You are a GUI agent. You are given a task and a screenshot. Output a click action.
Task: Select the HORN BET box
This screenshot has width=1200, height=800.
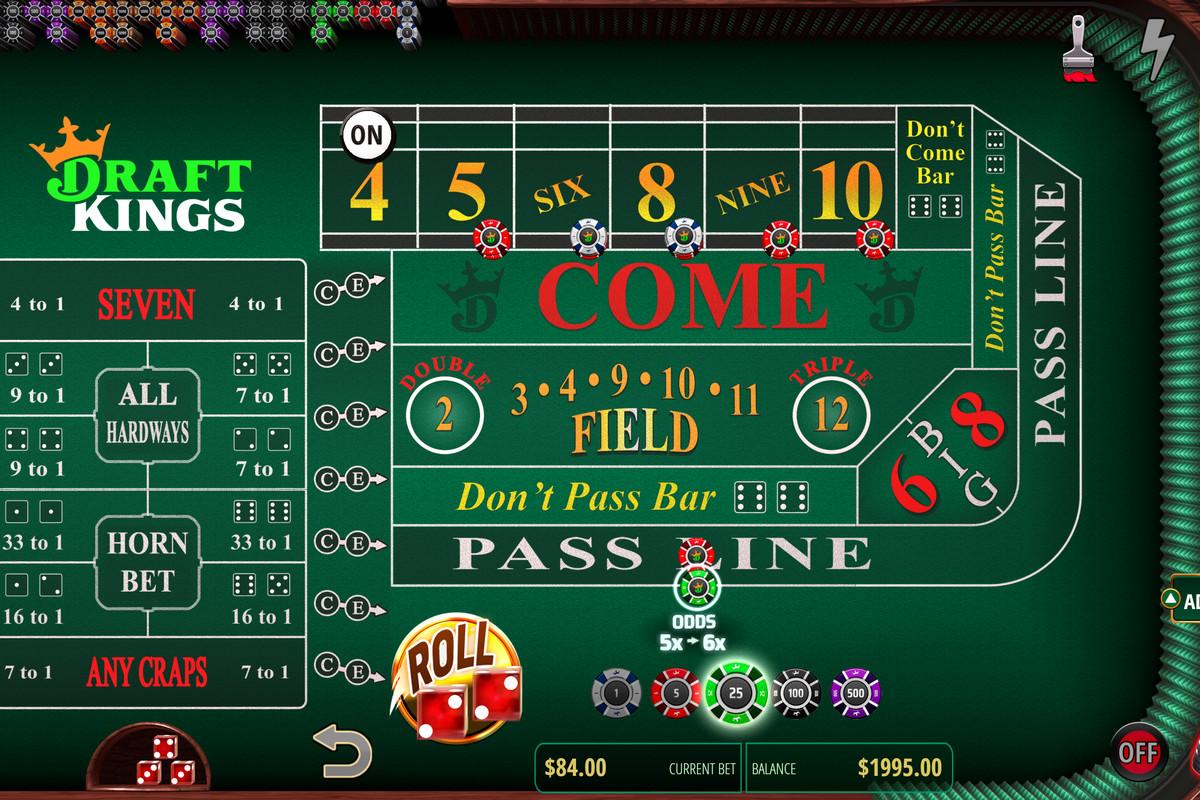coord(147,562)
